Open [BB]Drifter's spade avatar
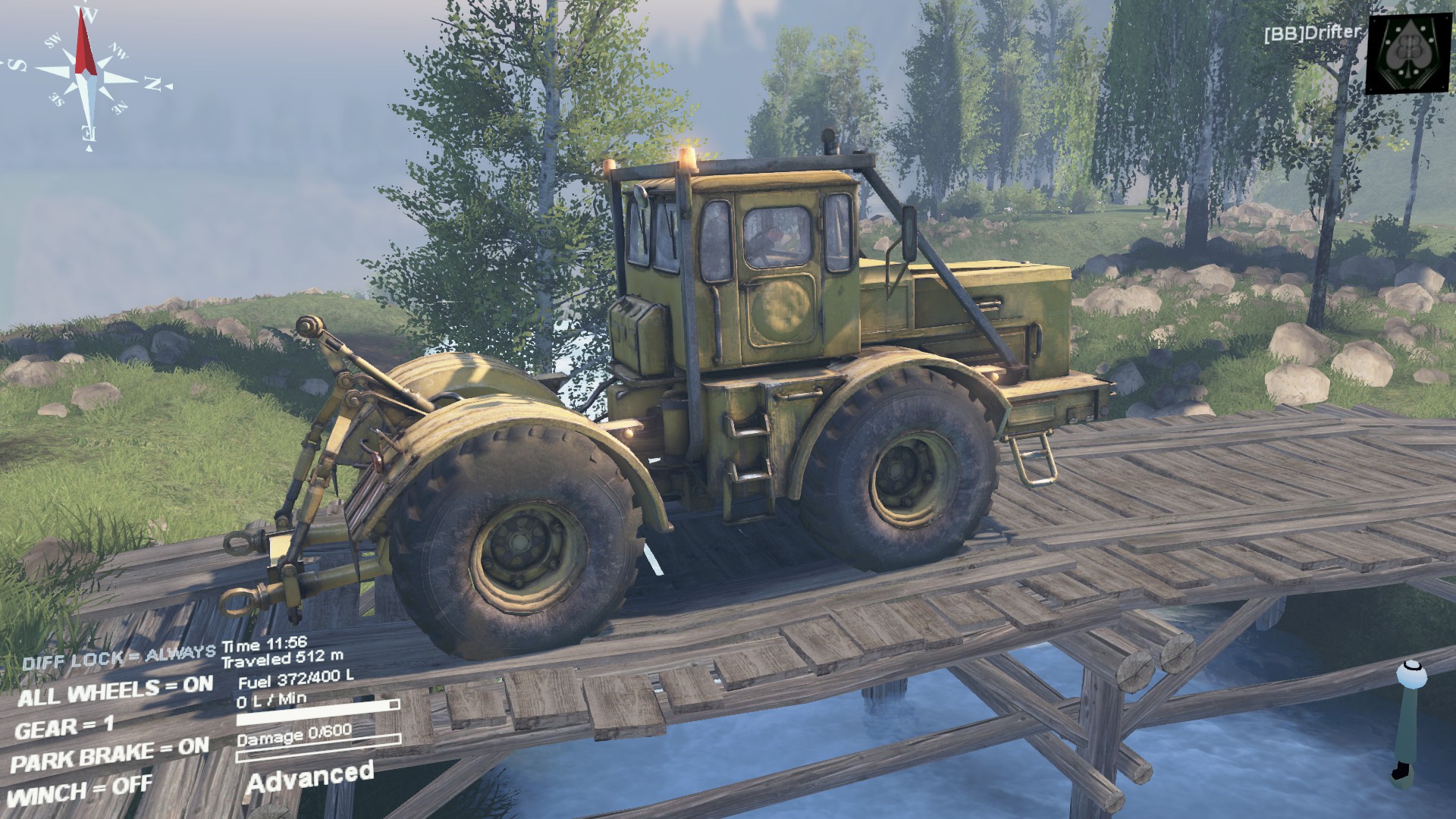The image size is (1456, 819). pos(1409,53)
